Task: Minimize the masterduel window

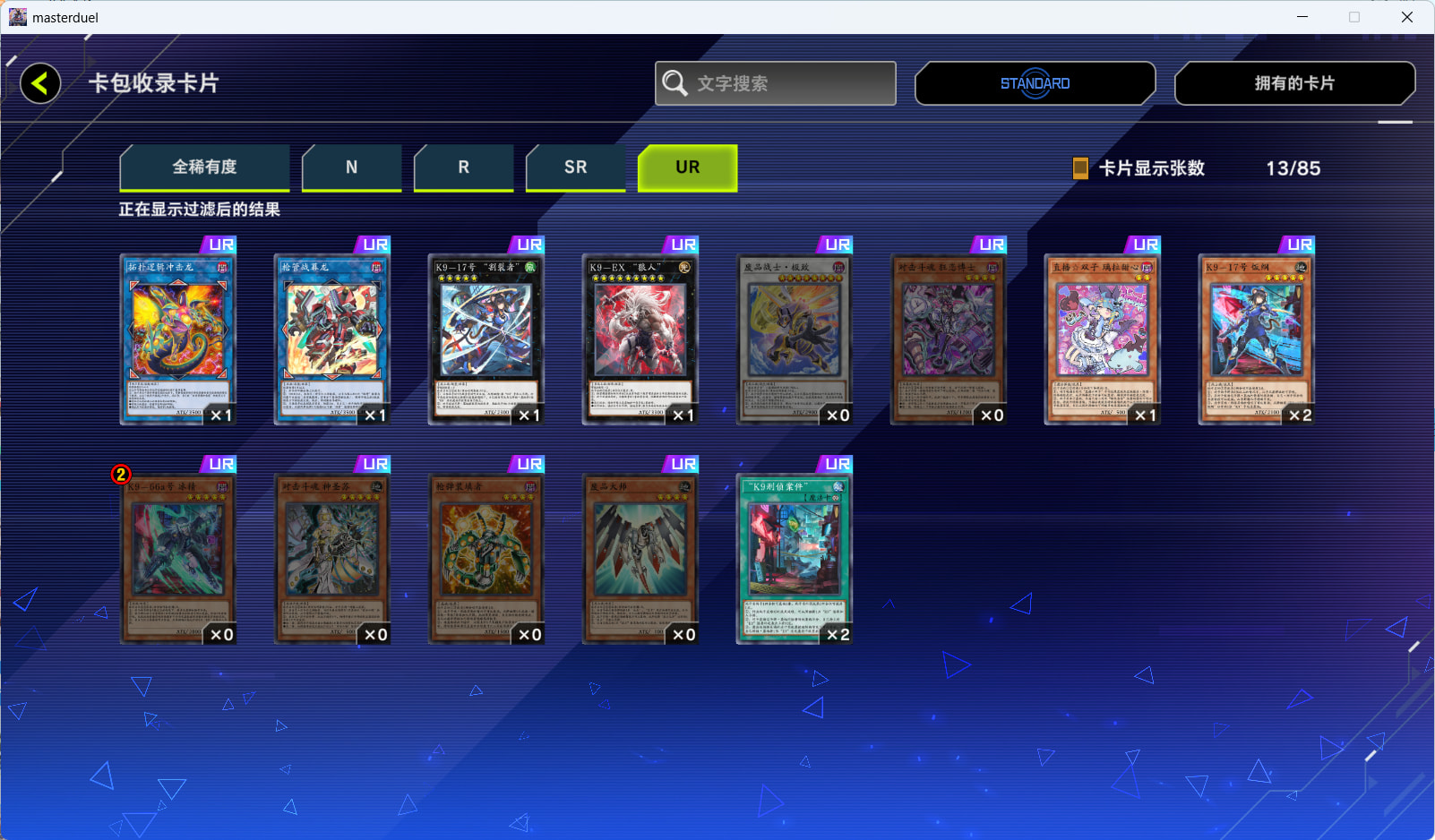Action: [1302, 17]
